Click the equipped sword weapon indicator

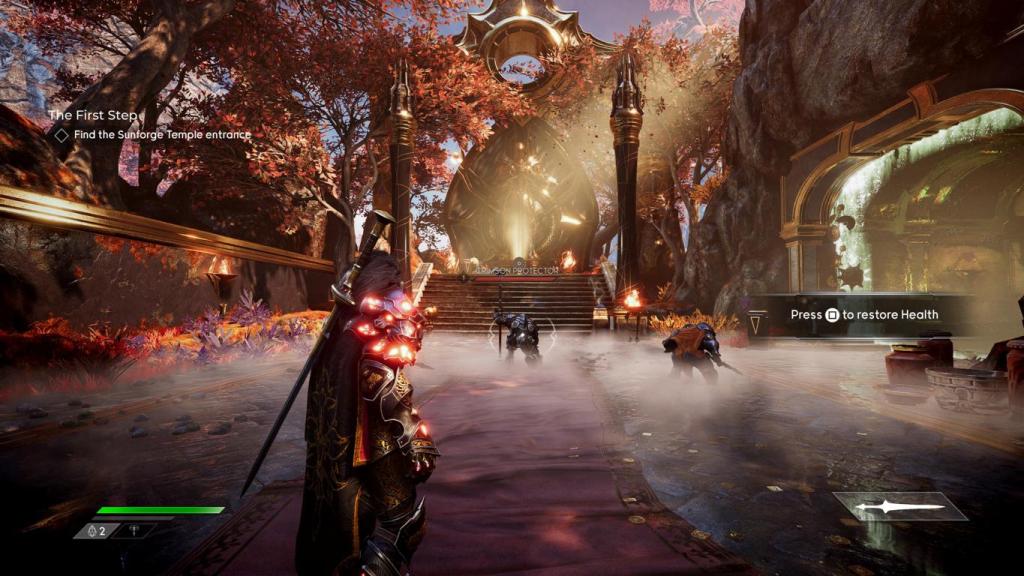point(900,507)
